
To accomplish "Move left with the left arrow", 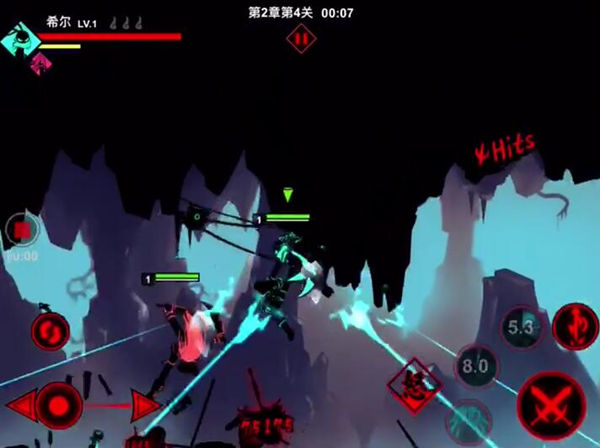I will tap(19, 406).
